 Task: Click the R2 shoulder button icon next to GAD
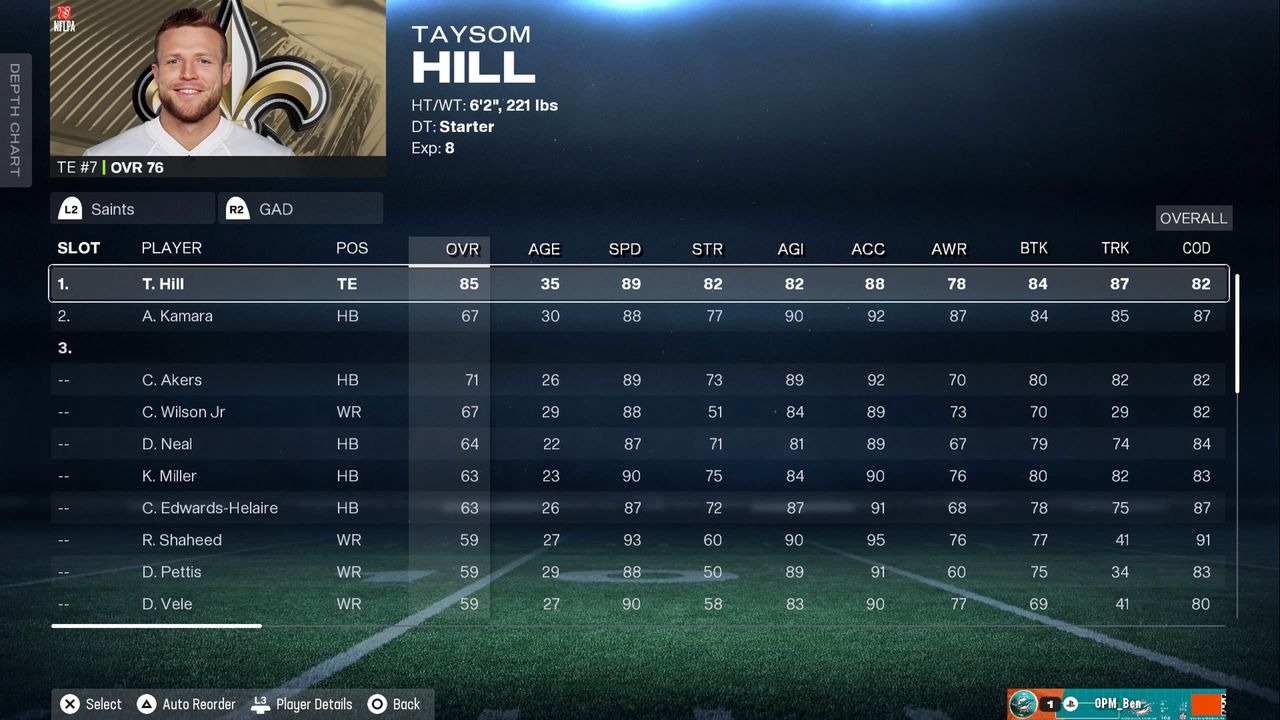point(236,209)
